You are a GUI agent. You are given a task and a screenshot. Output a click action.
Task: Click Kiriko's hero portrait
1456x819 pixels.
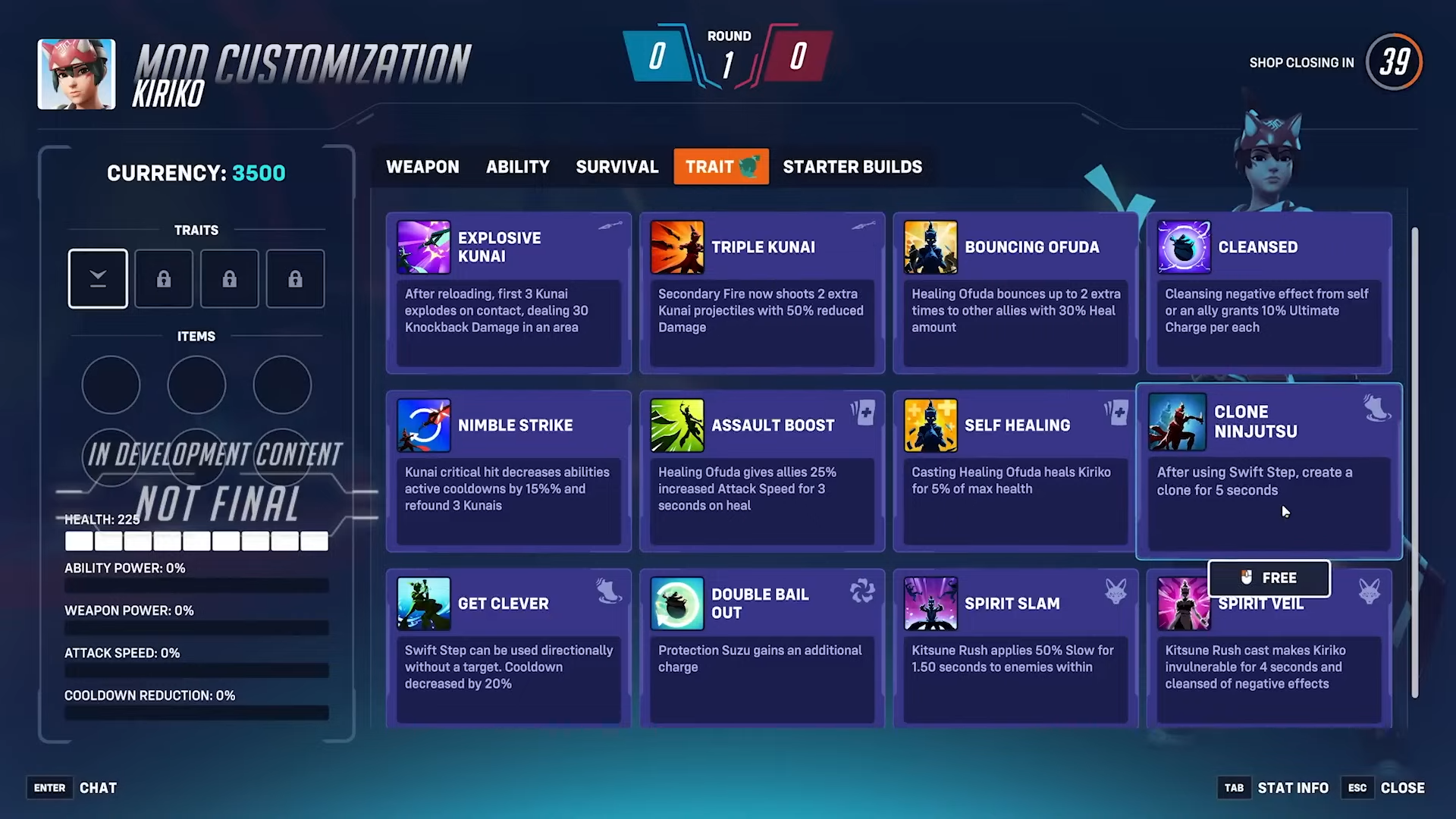[77, 74]
